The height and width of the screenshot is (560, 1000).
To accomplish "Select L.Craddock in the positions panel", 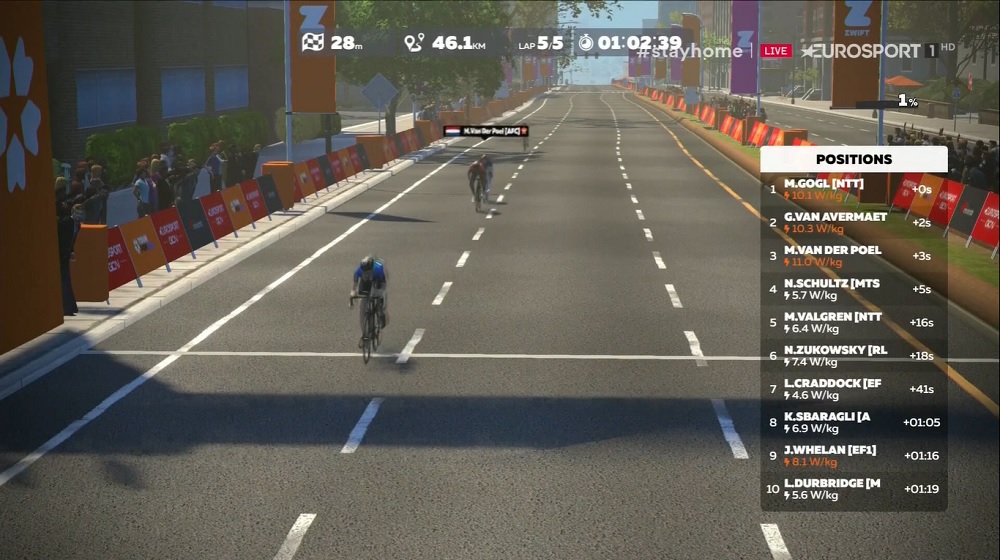I will (853, 389).
